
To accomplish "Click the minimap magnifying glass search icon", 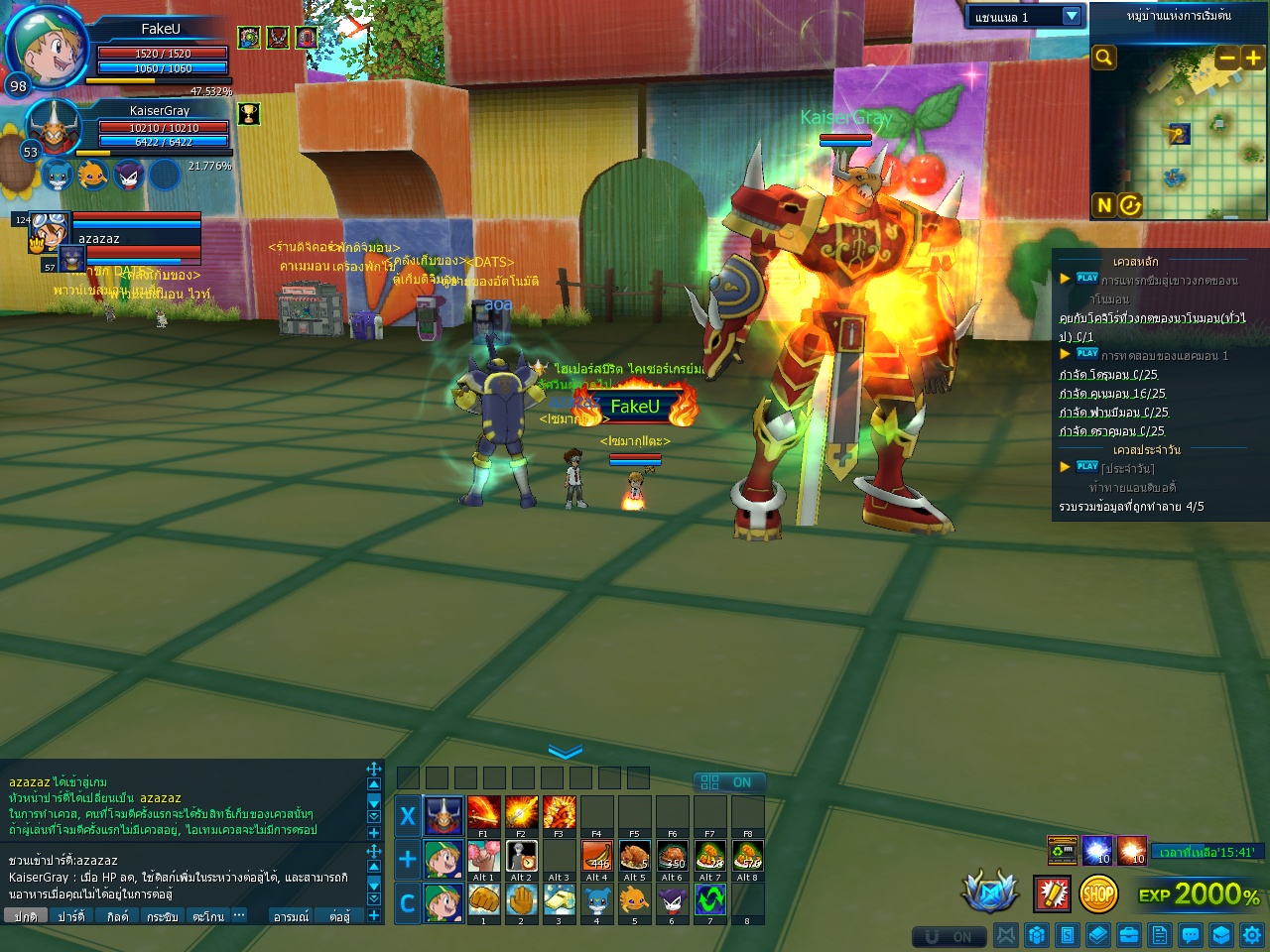I will (1103, 58).
